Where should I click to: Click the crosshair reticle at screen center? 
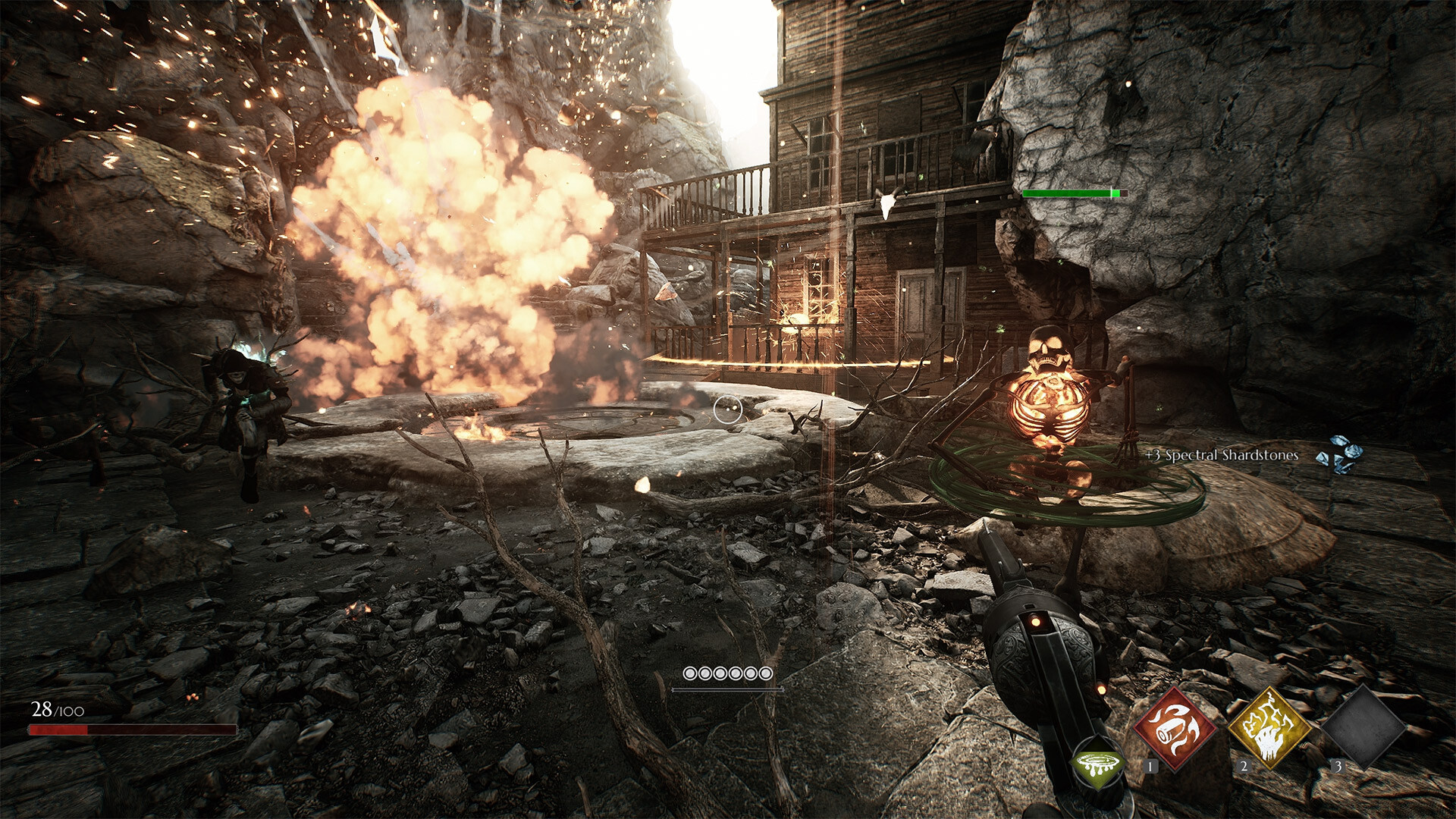727,409
